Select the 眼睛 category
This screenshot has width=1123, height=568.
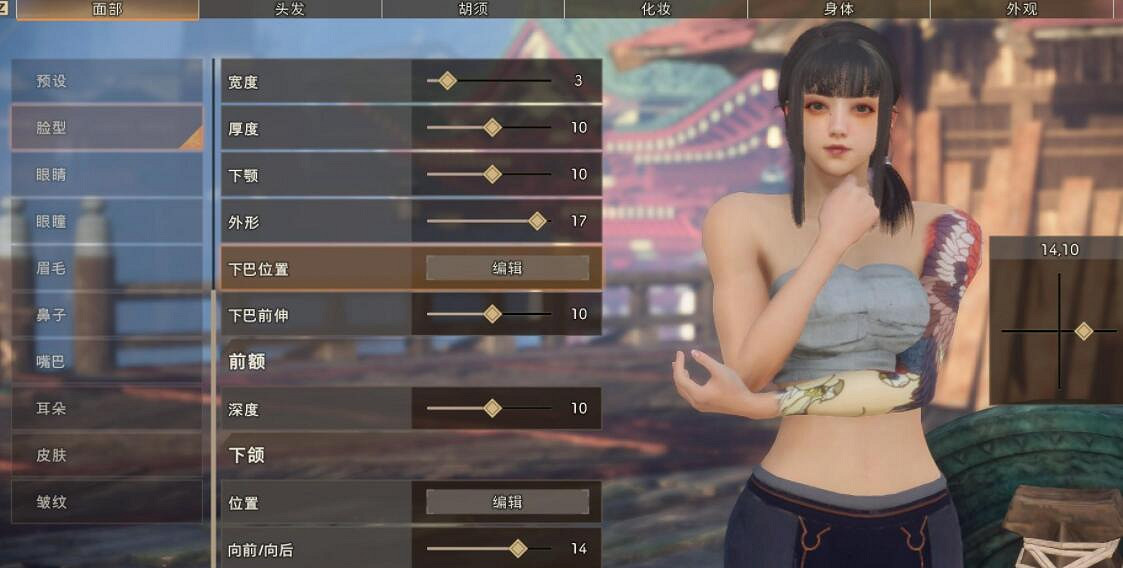pos(106,175)
